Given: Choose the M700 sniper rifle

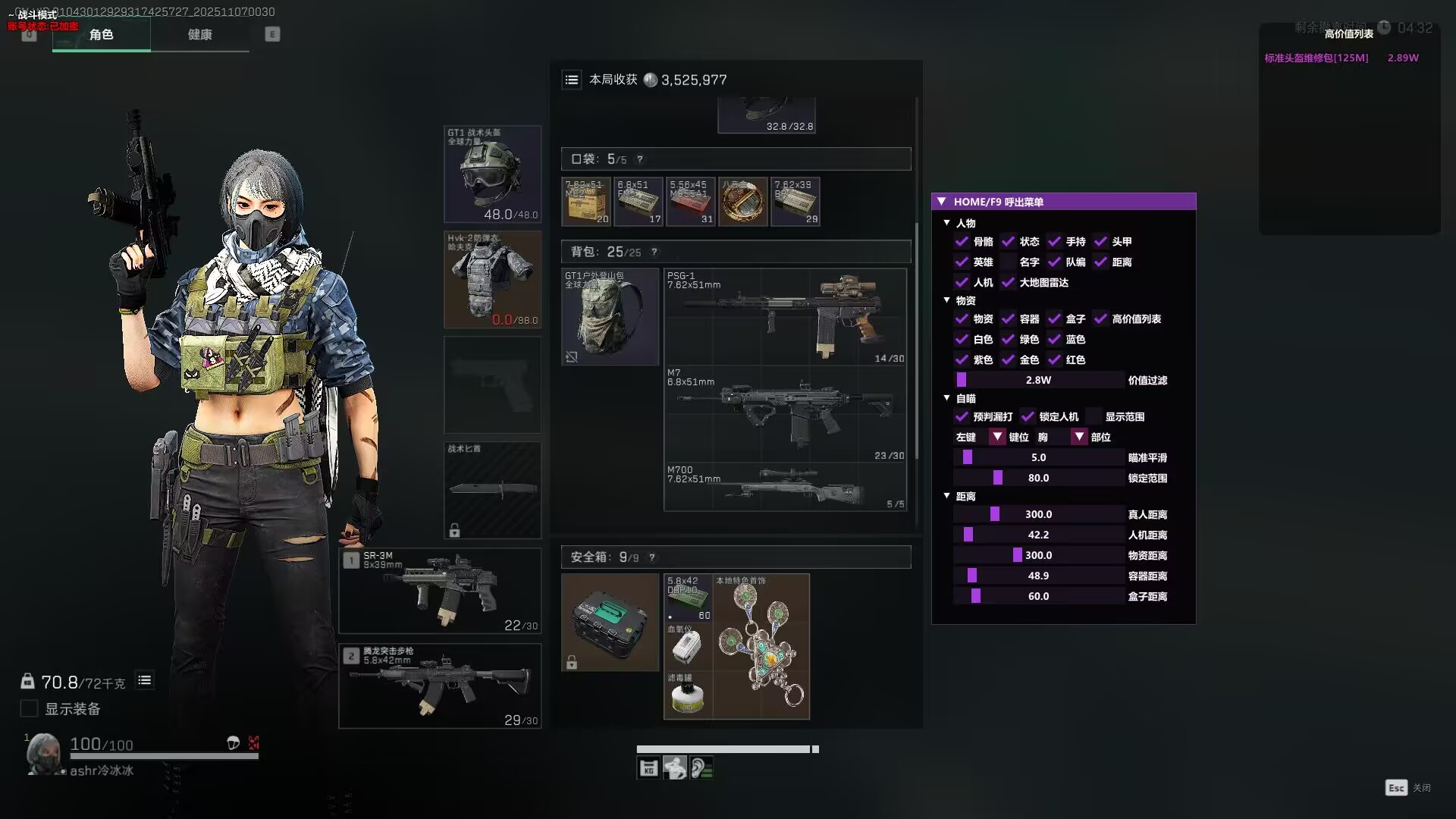Looking at the screenshot, I should (x=785, y=486).
